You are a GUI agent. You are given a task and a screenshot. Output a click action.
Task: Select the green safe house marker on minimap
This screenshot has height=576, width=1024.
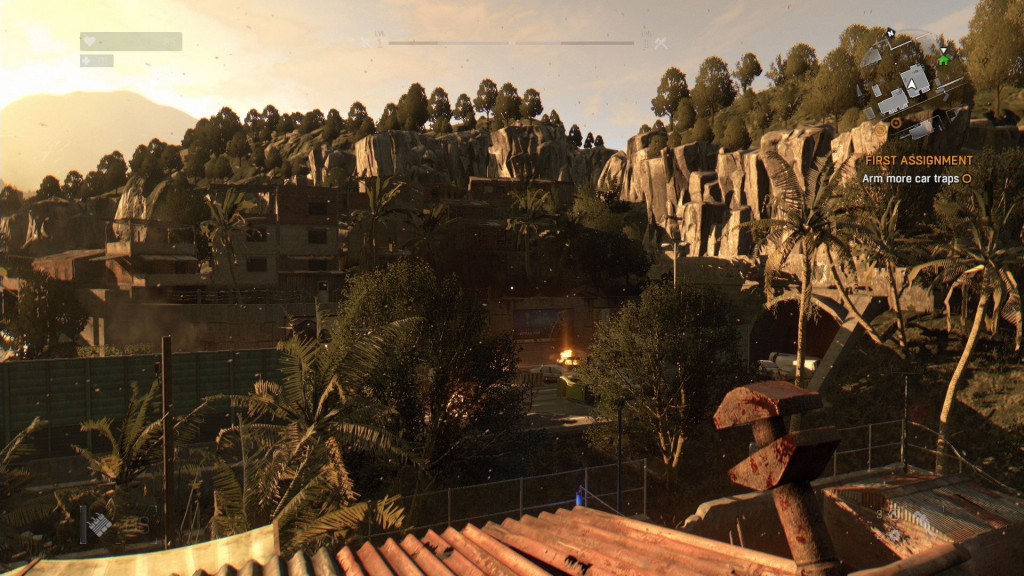pyautogui.click(x=943, y=59)
